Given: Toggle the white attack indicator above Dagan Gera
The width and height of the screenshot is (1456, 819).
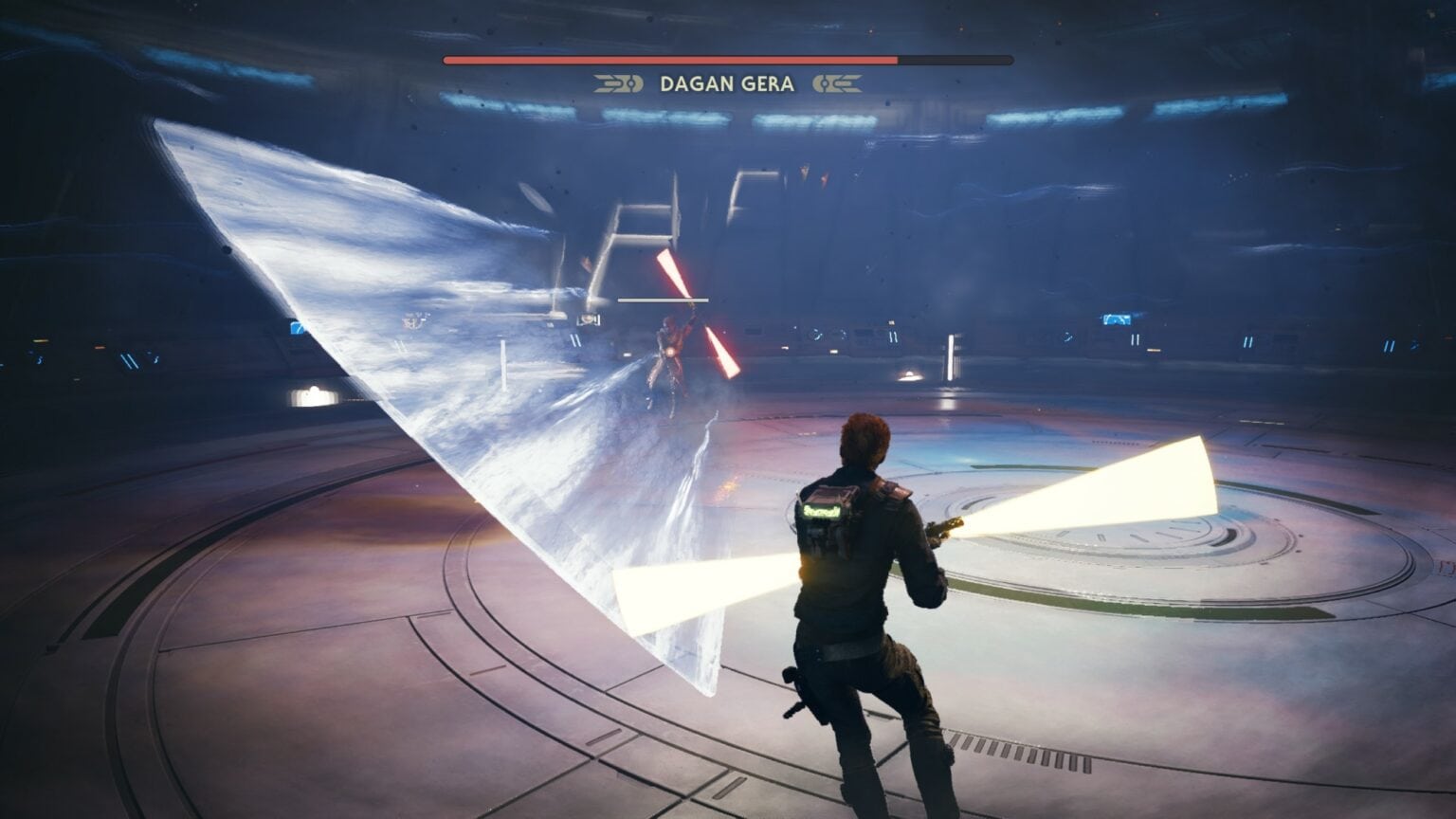Looking at the screenshot, I should (664, 300).
